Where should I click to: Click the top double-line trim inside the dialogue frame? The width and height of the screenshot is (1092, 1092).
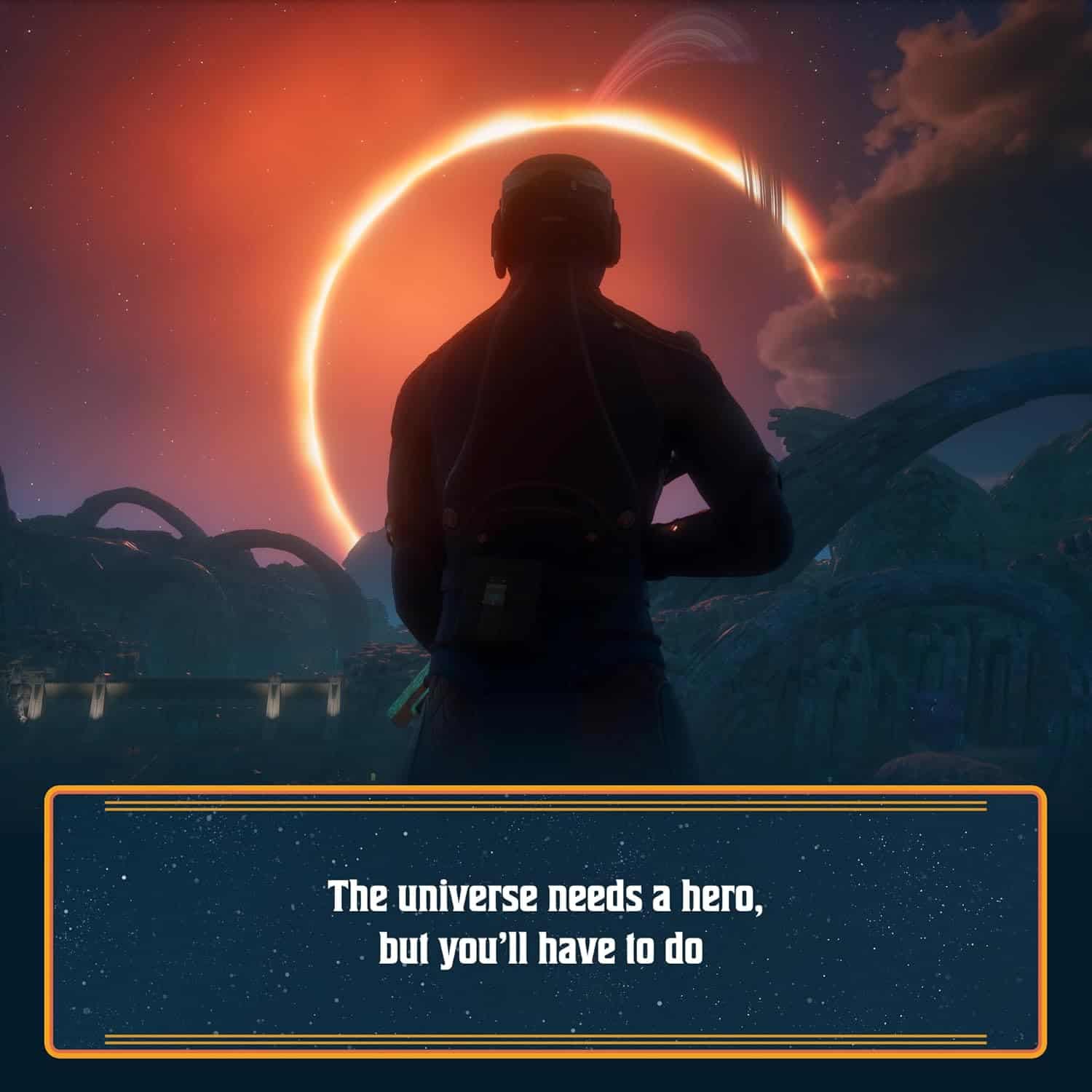(x=546, y=808)
